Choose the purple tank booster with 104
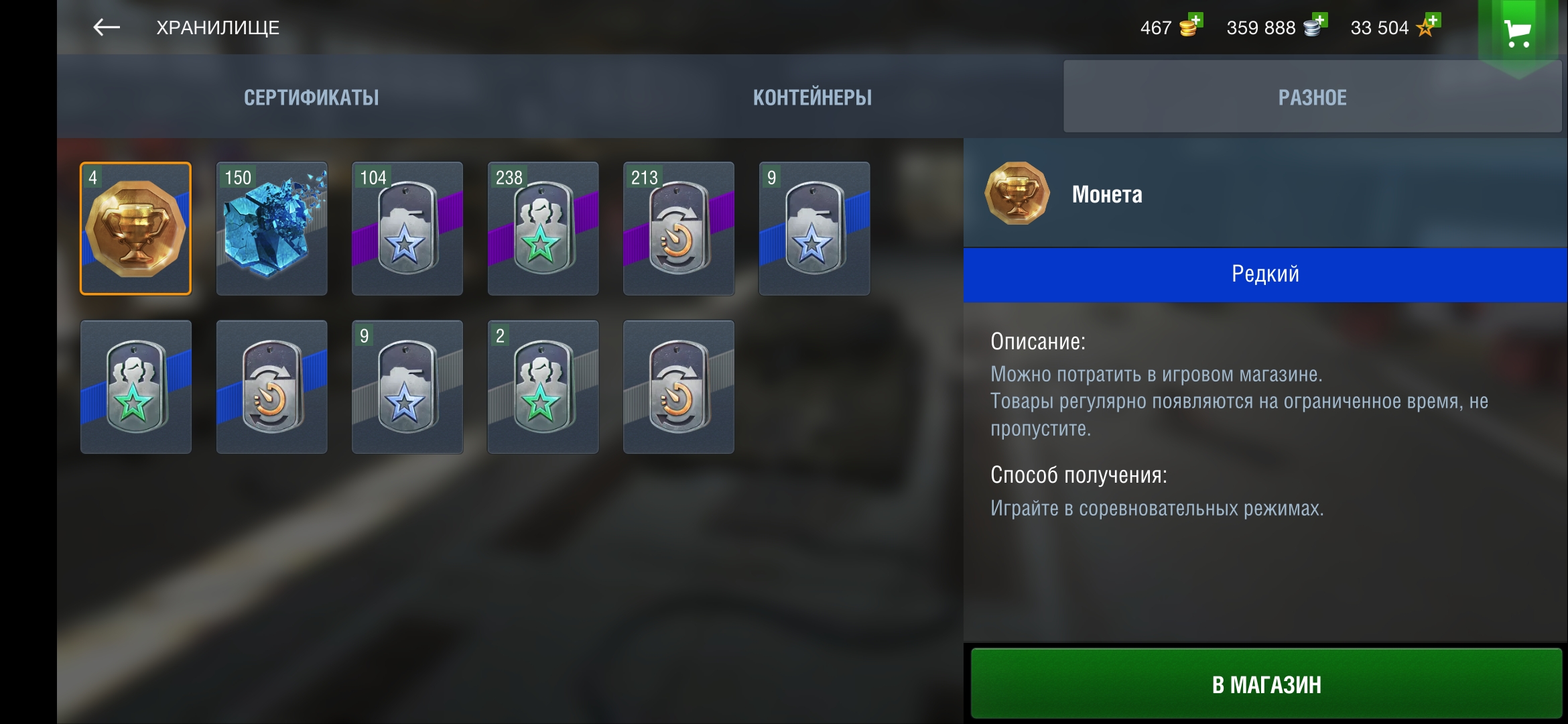The width and height of the screenshot is (1568, 724). [407, 229]
